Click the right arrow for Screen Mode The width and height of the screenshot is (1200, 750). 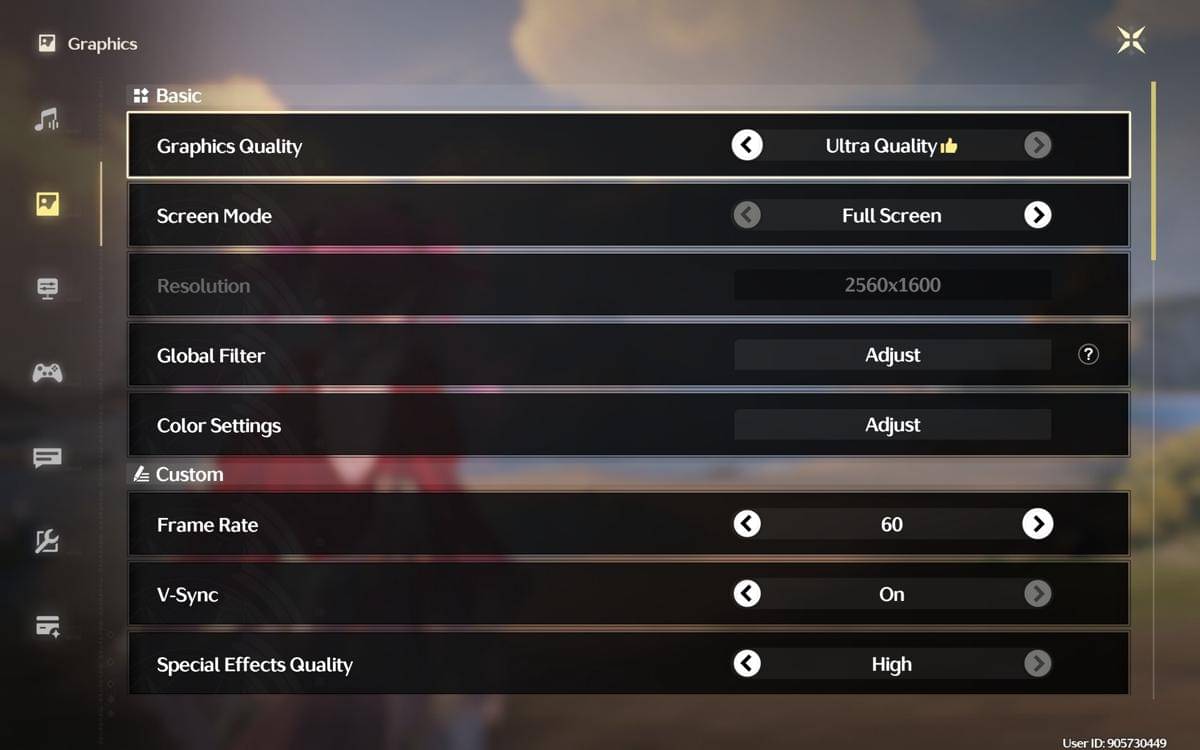coord(1037,215)
